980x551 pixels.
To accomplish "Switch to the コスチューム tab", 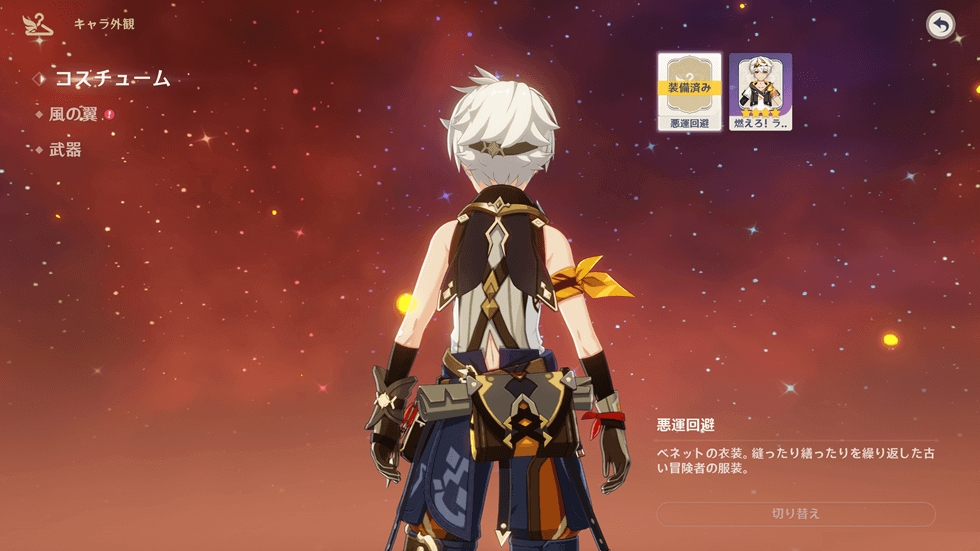I will [x=111, y=78].
